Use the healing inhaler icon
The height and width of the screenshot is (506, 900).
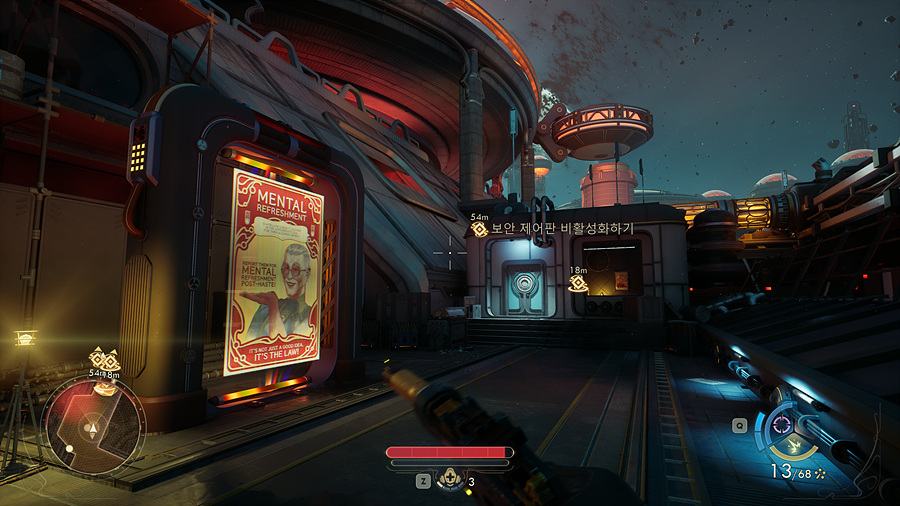449,481
